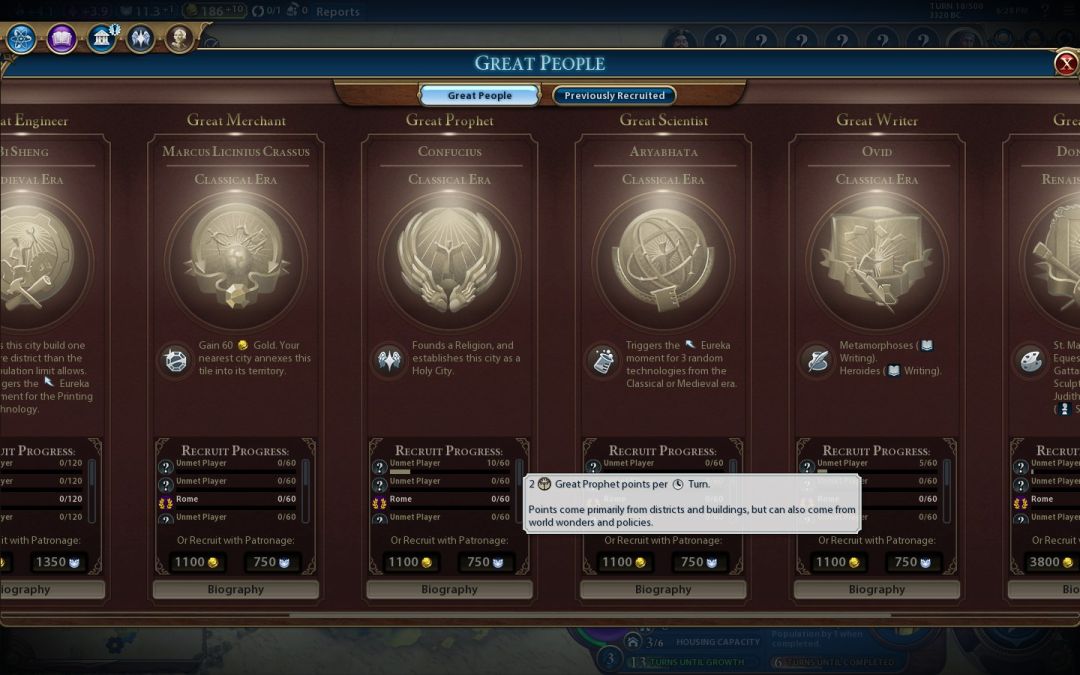Screen dimensions: 1080x675
Task: Open the Reports menu
Action: 337,12
